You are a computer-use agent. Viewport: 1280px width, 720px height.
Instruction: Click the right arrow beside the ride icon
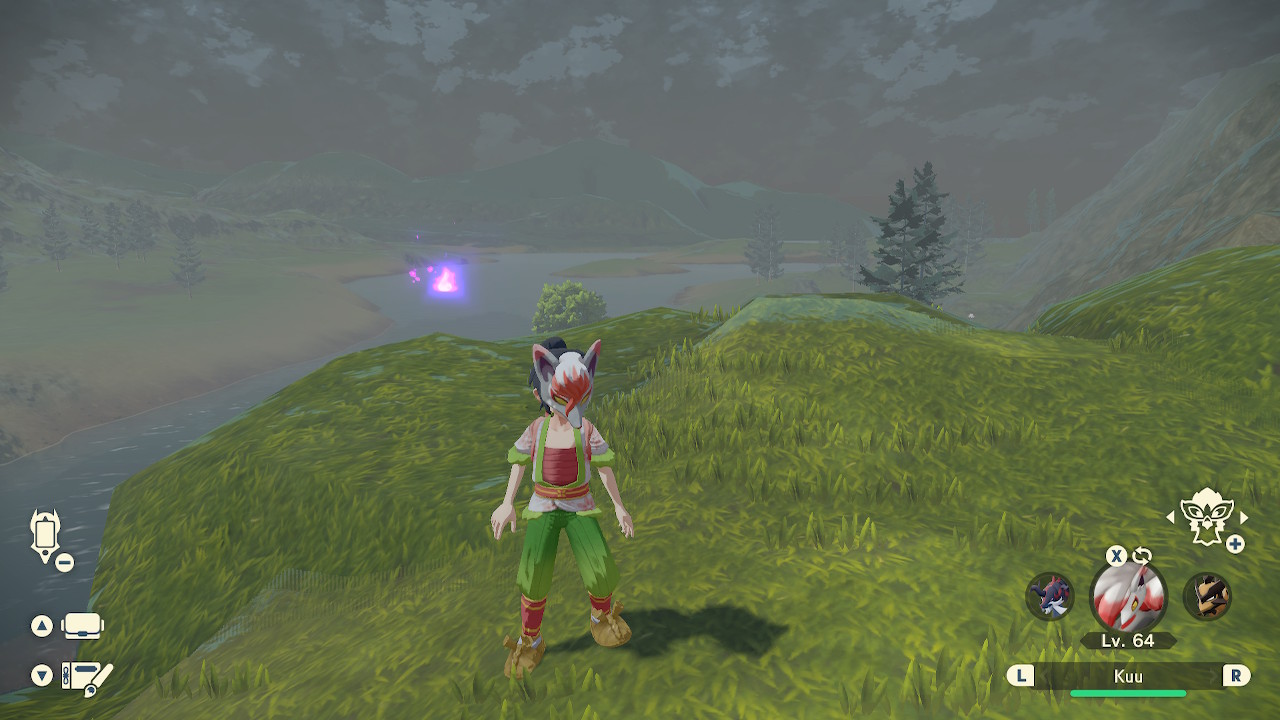(1244, 517)
